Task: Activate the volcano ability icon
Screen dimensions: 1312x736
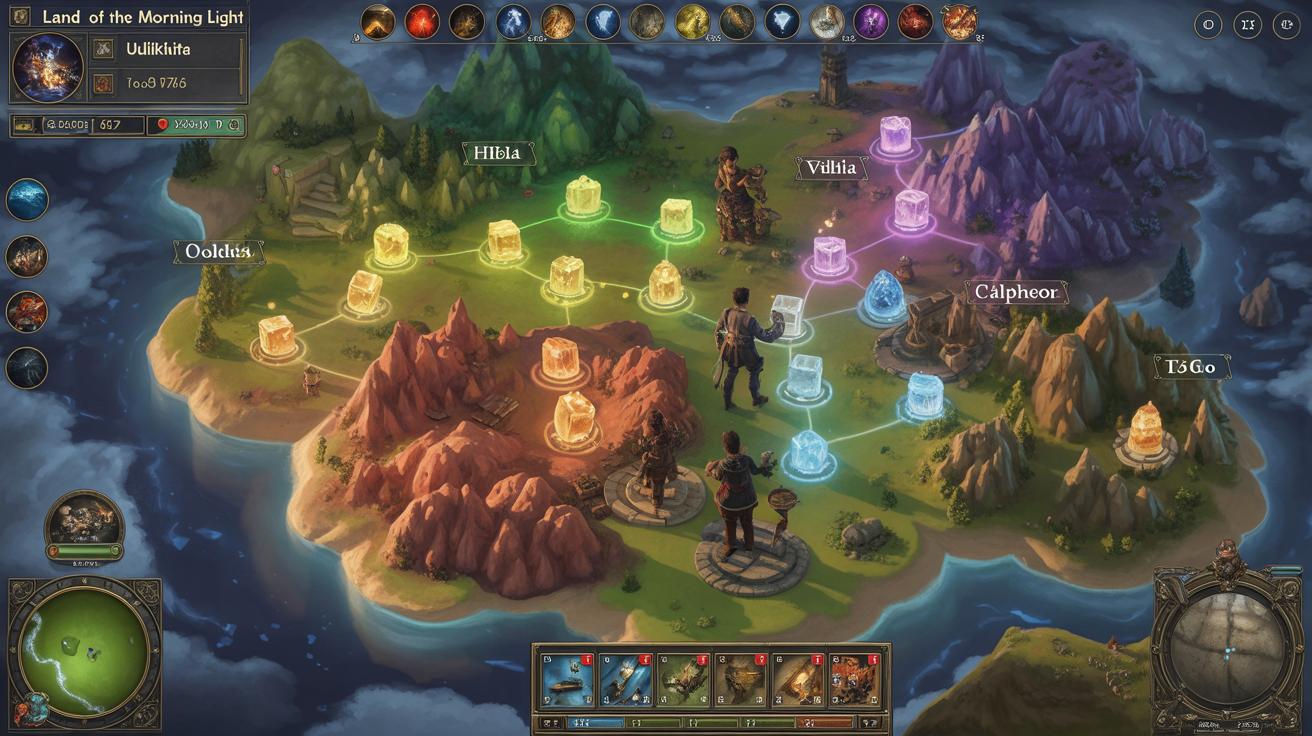Action: (x=378, y=21)
